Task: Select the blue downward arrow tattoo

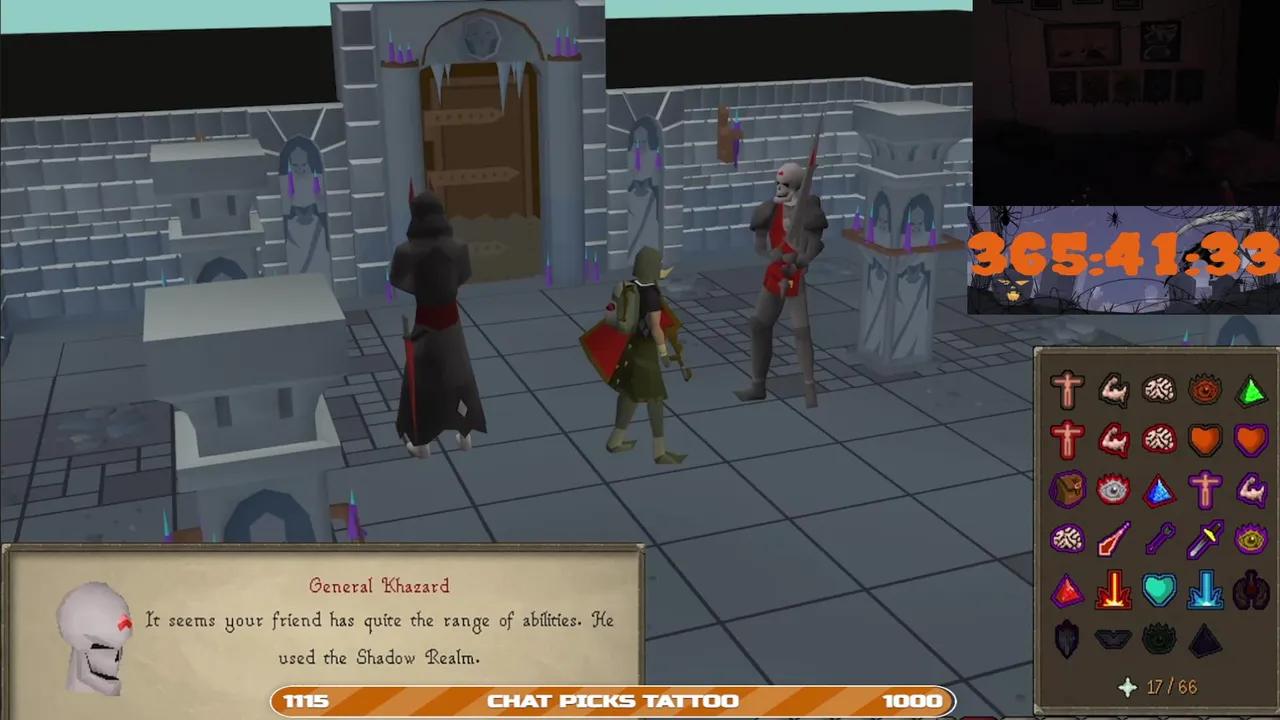Action: pyautogui.click(x=1205, y=590)
